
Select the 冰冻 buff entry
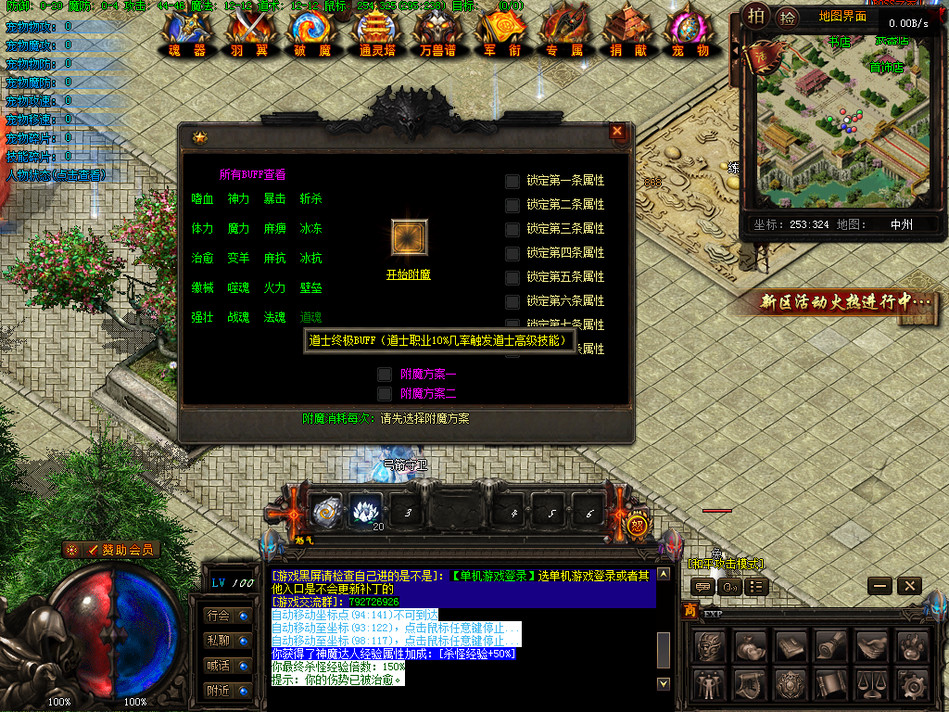pyautogui.click(x=311, y=229)
